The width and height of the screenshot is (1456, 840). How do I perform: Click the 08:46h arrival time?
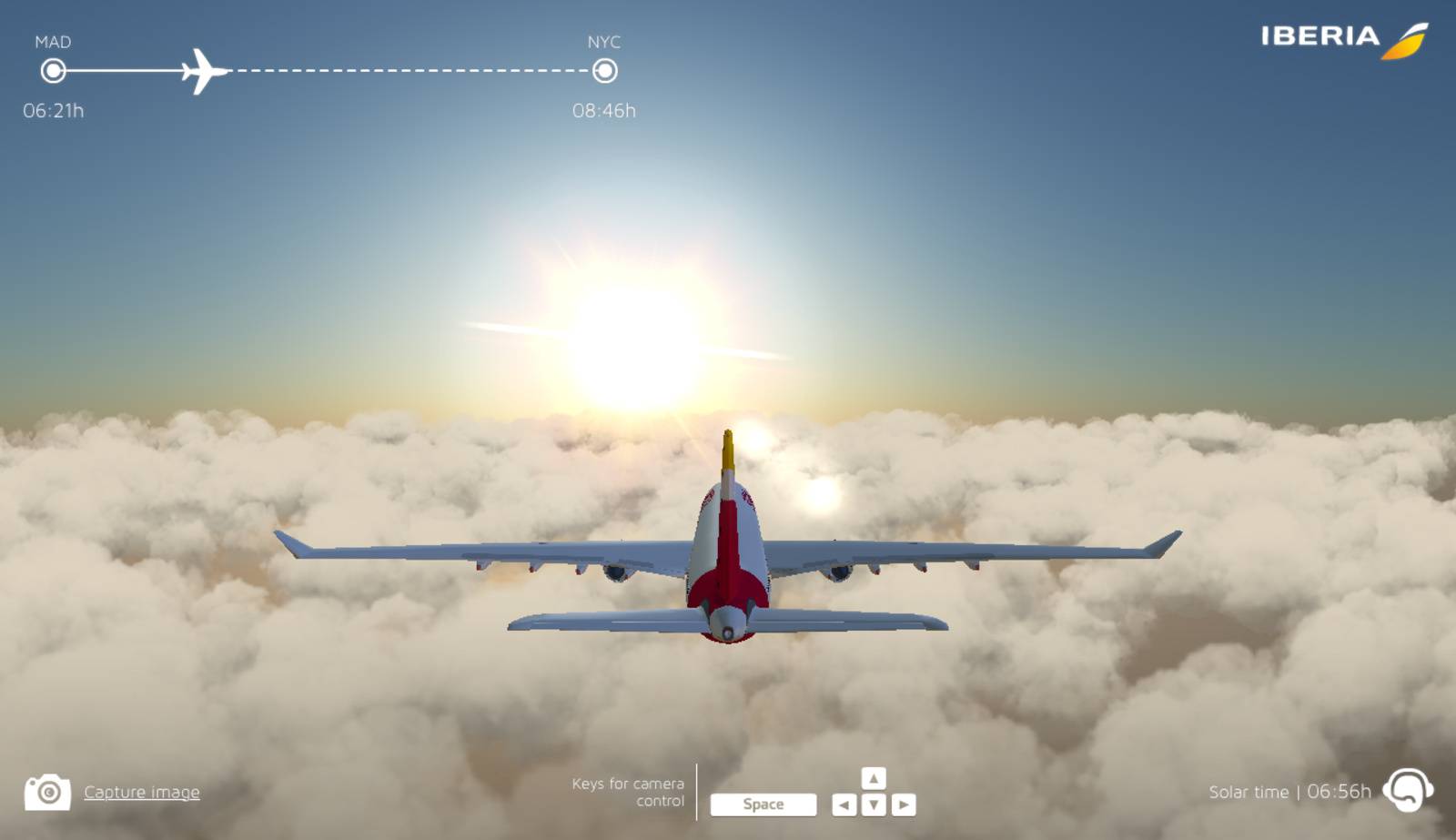click(x=606, y=112)
